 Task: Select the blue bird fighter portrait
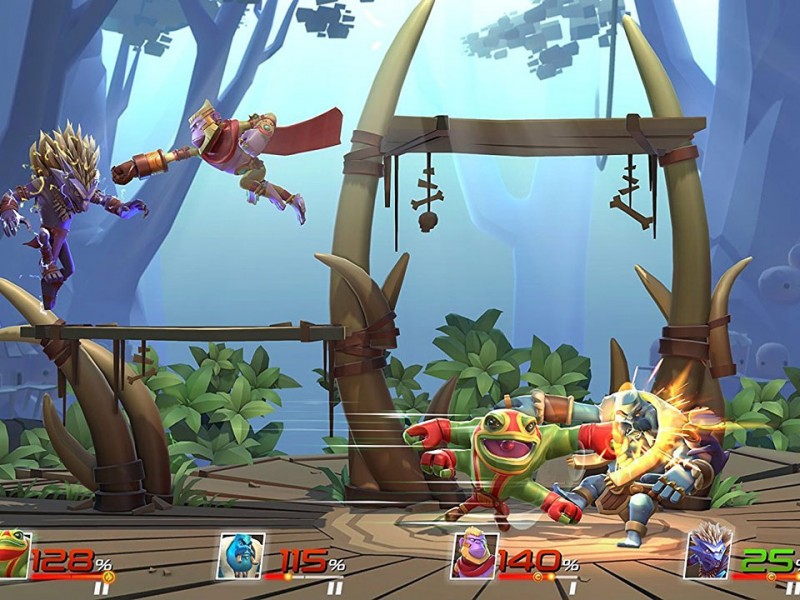point(241,555)
